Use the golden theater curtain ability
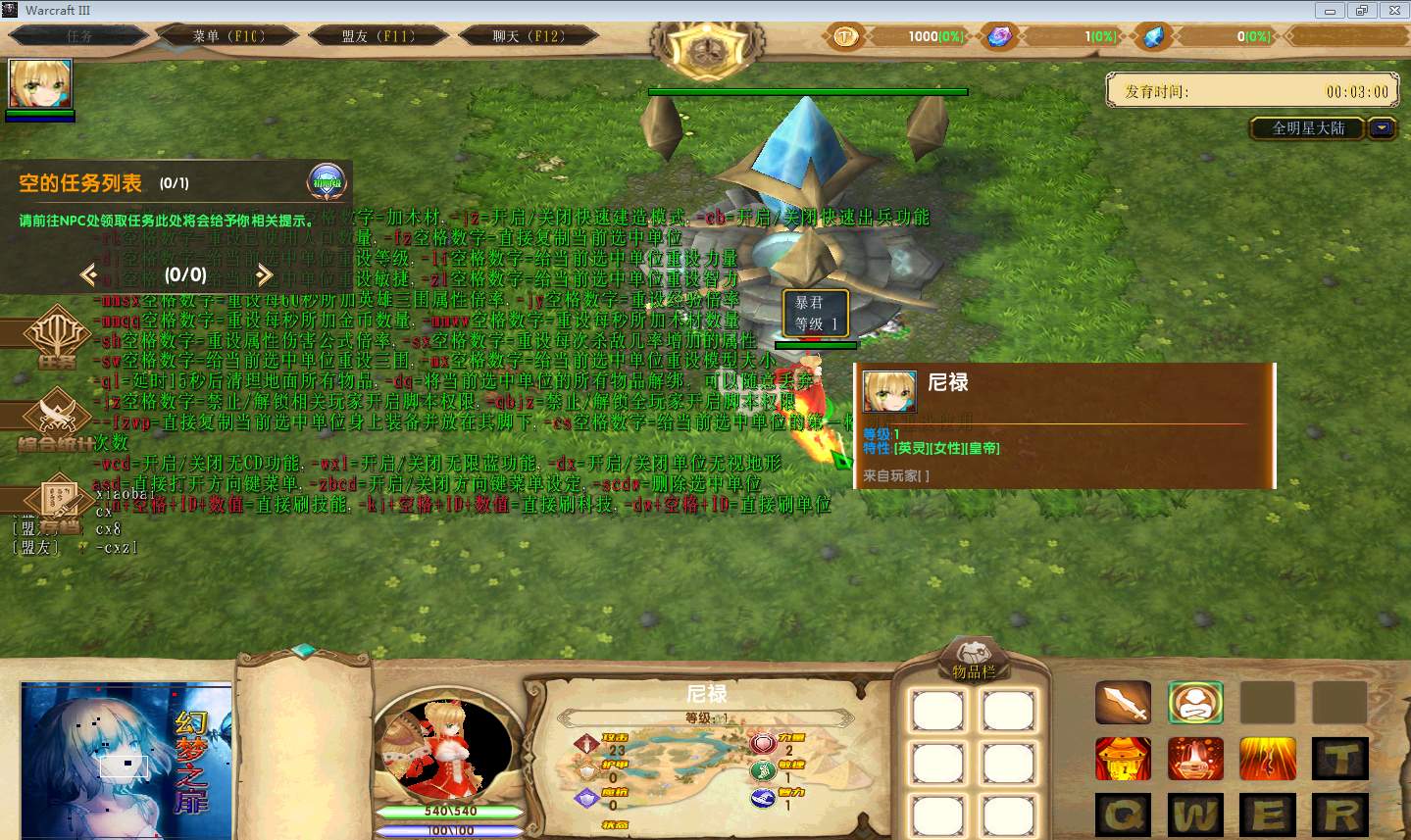Image resolution: width=1411 pixels, height=840 pixels. click(1123, 759)
